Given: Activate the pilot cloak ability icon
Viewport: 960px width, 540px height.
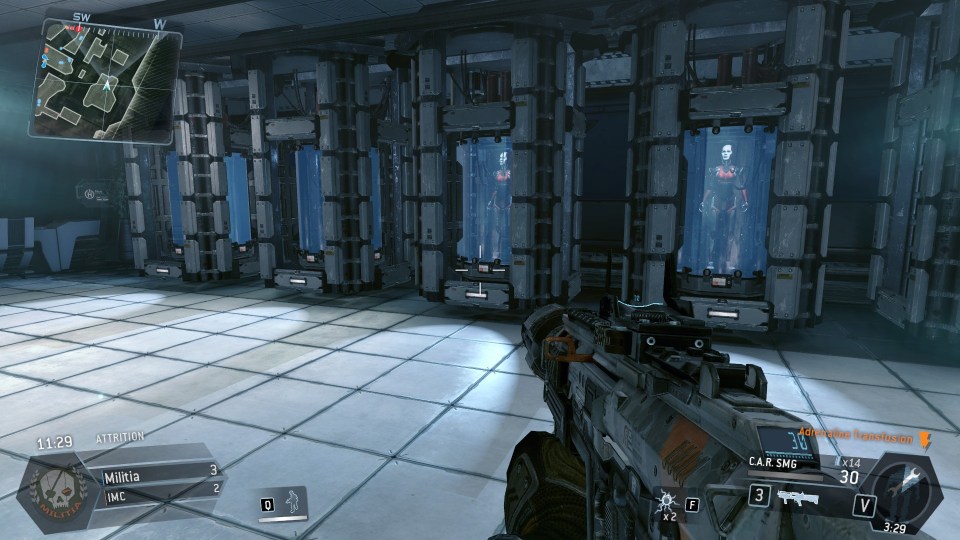Looking at the screenshot, I should (294, 502).
